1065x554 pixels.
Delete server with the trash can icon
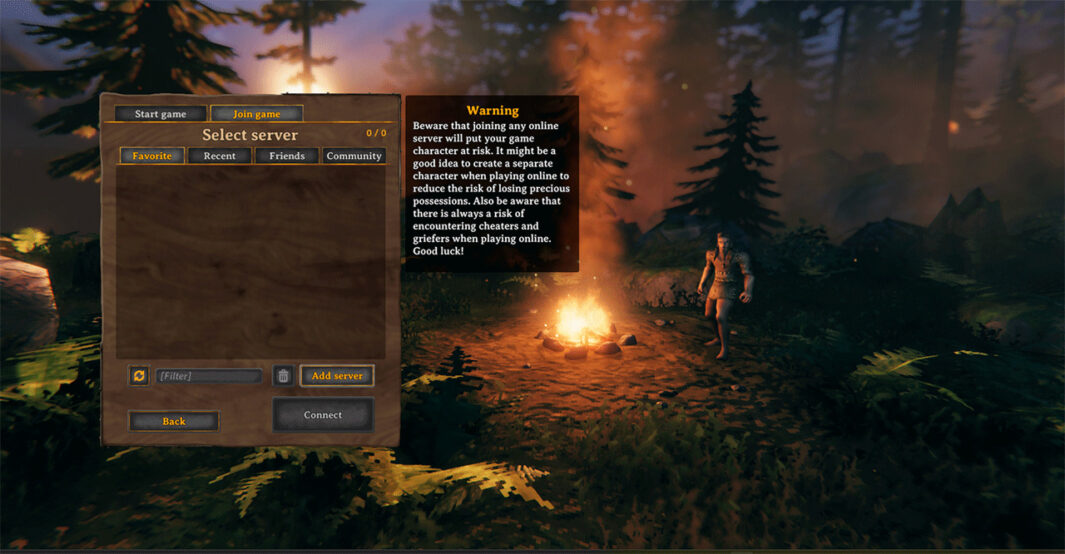coord(283,376)
